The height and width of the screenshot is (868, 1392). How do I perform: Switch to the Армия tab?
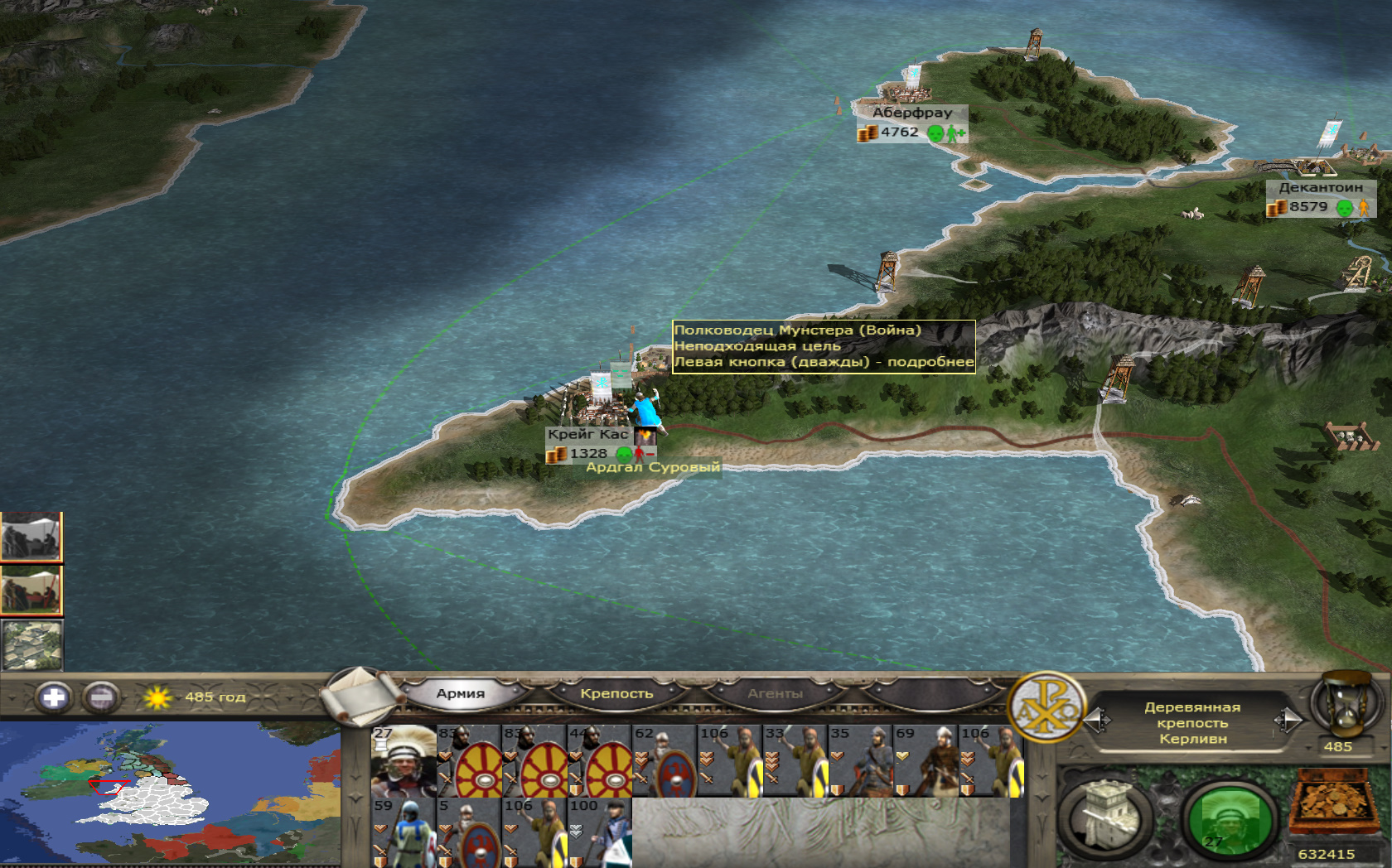point(461,694)
